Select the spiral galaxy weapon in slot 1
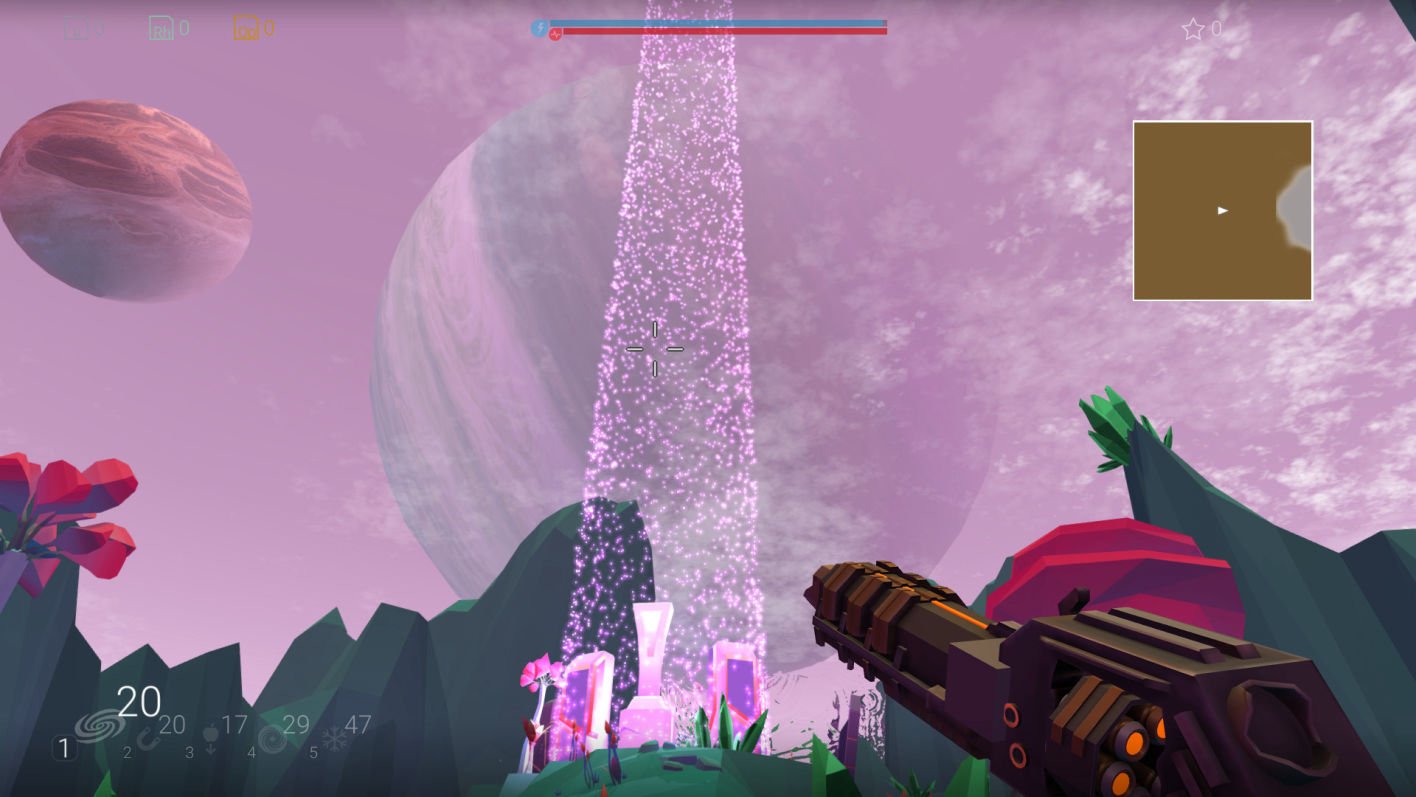Viewport: 1416px width, 797px height. pos(100,725)
